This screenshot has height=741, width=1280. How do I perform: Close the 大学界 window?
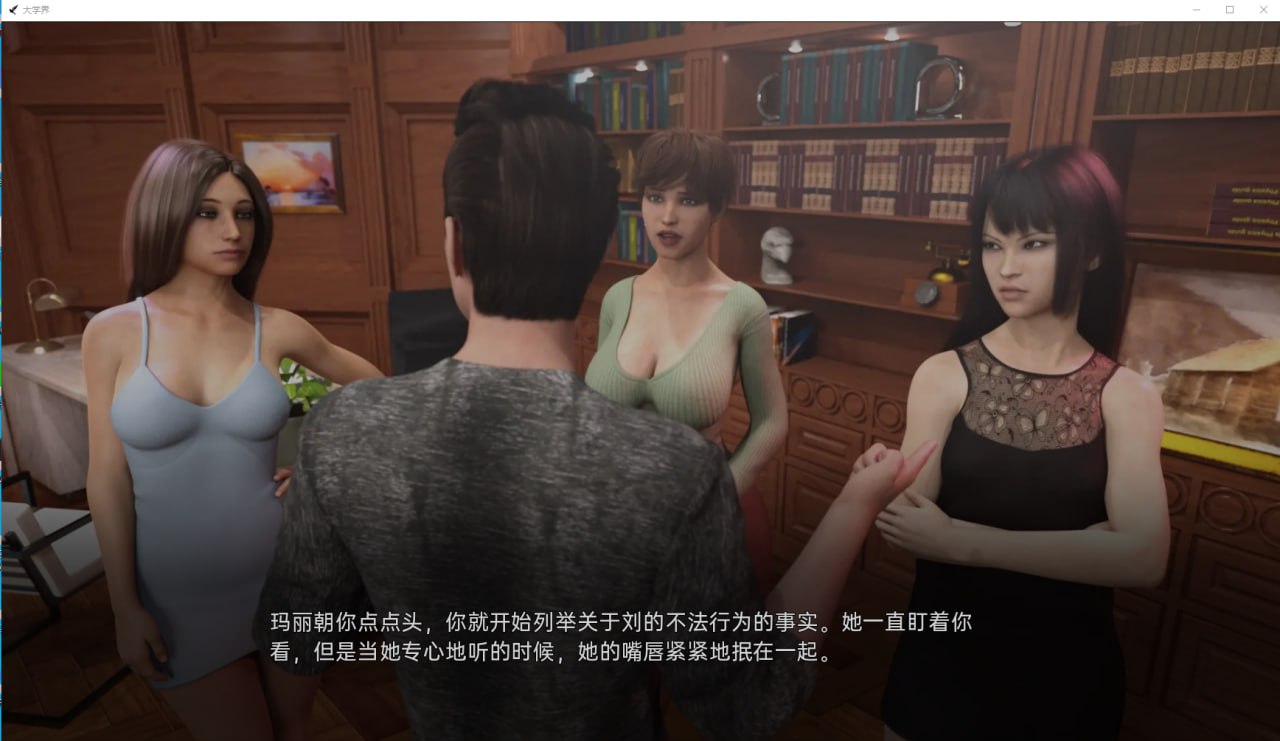tap(1262, 9)
